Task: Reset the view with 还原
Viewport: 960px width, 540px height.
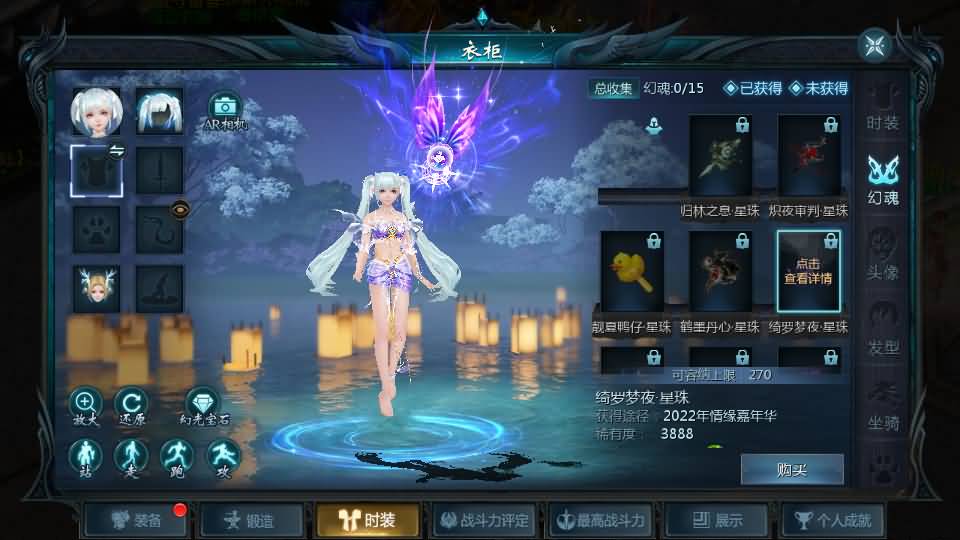Action: click(131, 406)
